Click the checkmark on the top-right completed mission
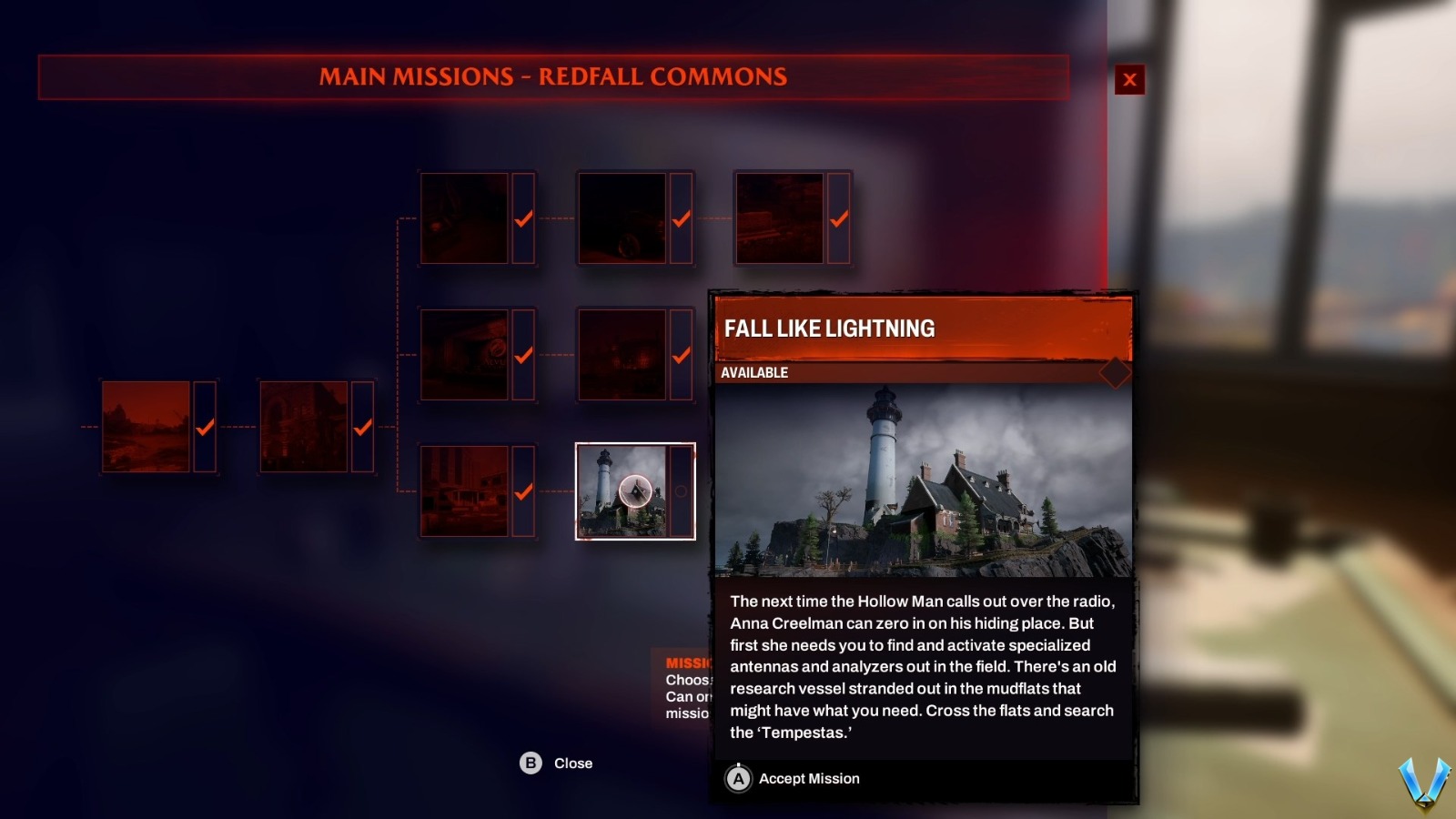The width and height of the screenshot is (1456, 819). (x=836, y=218)
